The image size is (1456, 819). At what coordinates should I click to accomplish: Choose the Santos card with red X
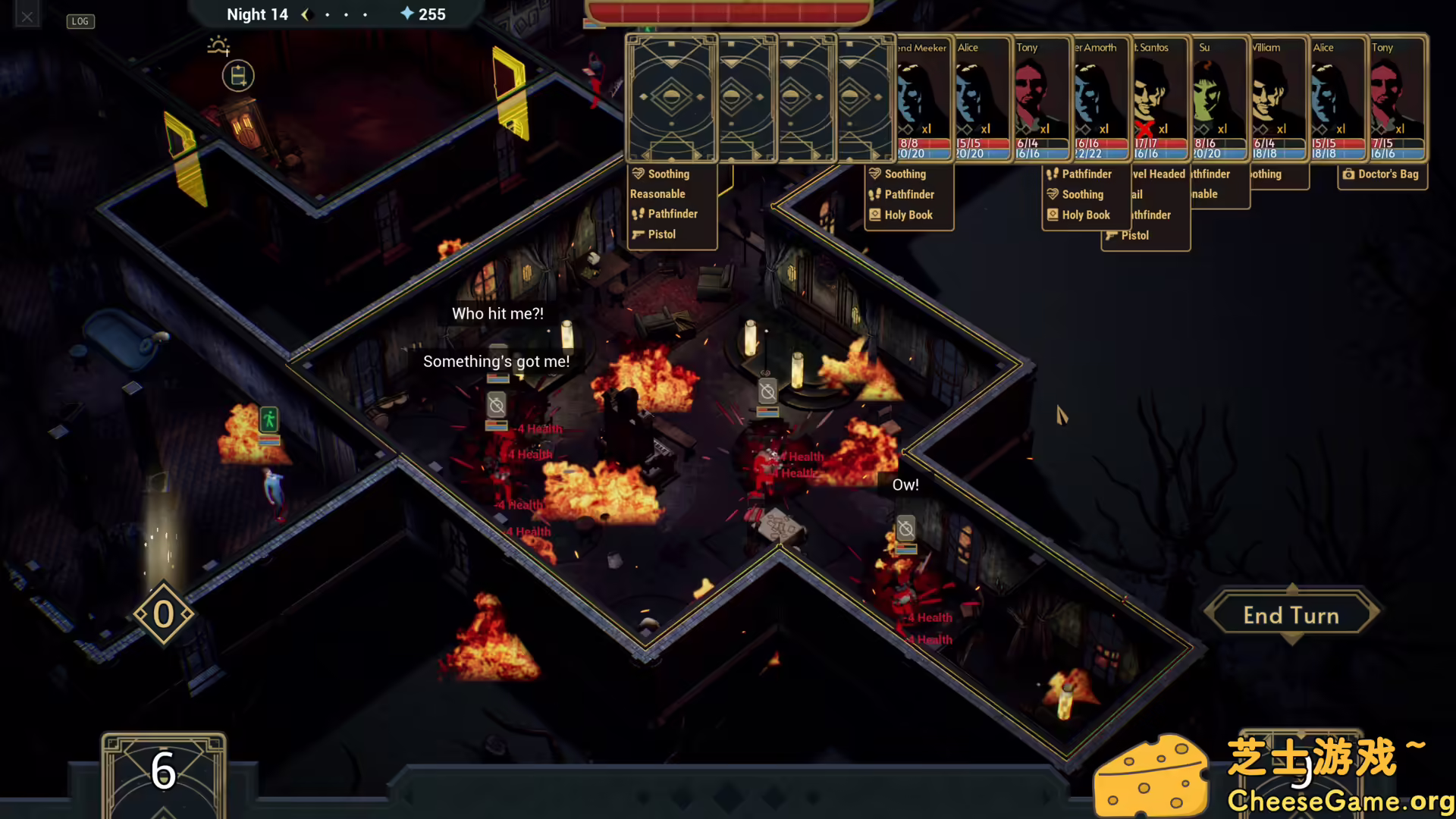[x=1160, y=99]
